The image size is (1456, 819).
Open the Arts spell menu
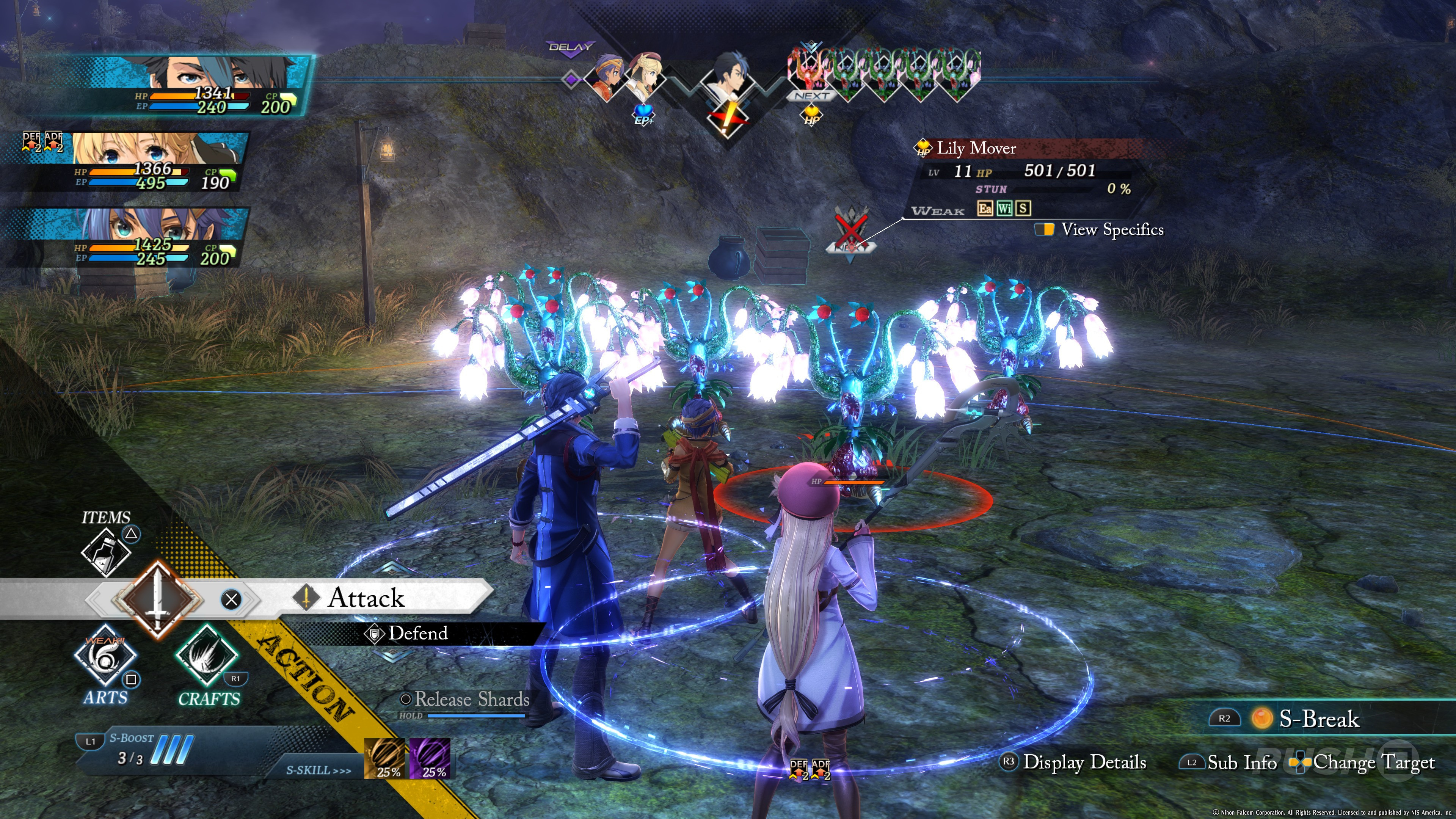105,657
